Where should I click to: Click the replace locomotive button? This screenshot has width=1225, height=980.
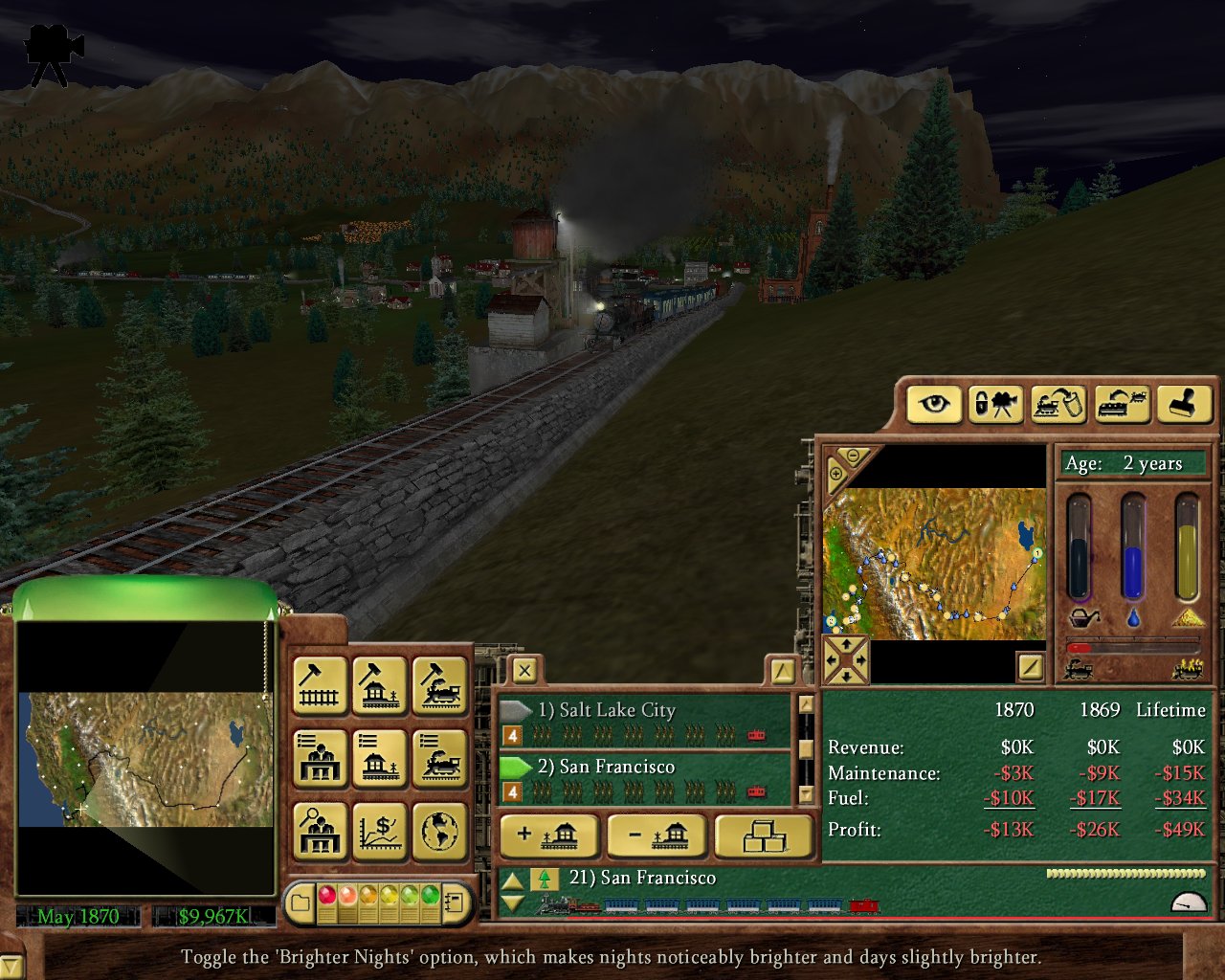[1121, 404]
